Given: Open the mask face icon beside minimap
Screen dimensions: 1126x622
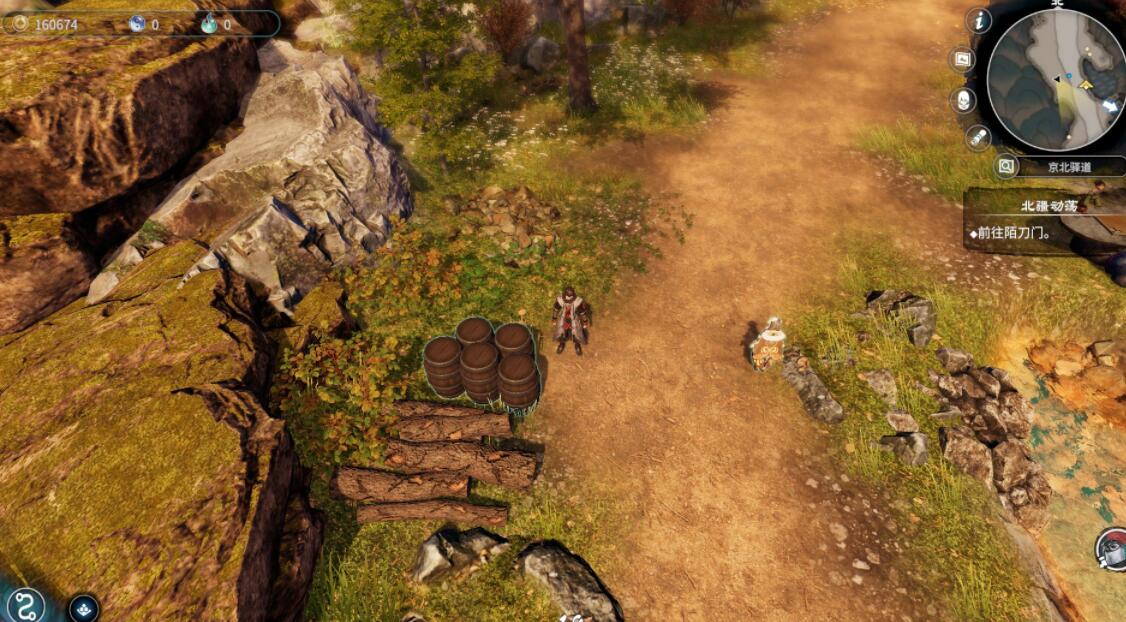Looking at the screenshot, I should [963, 100].
